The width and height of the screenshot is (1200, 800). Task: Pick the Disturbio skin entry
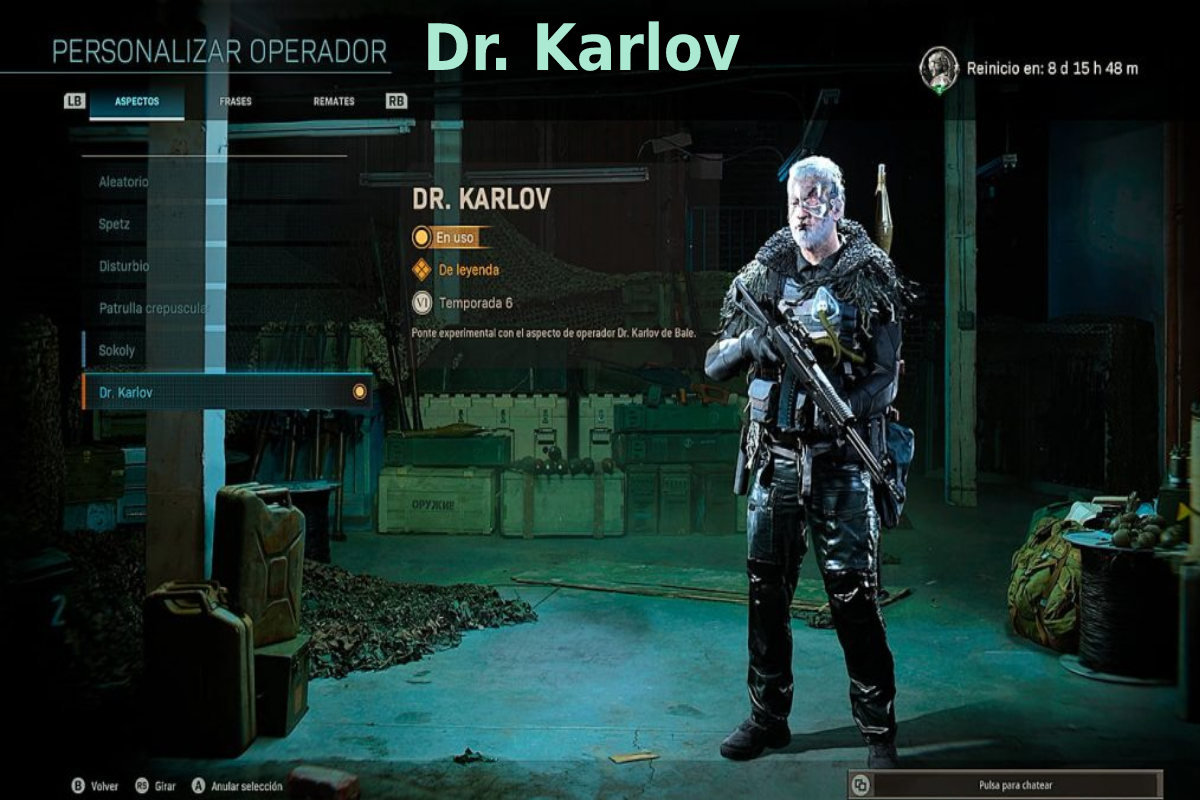pos(124,266)
